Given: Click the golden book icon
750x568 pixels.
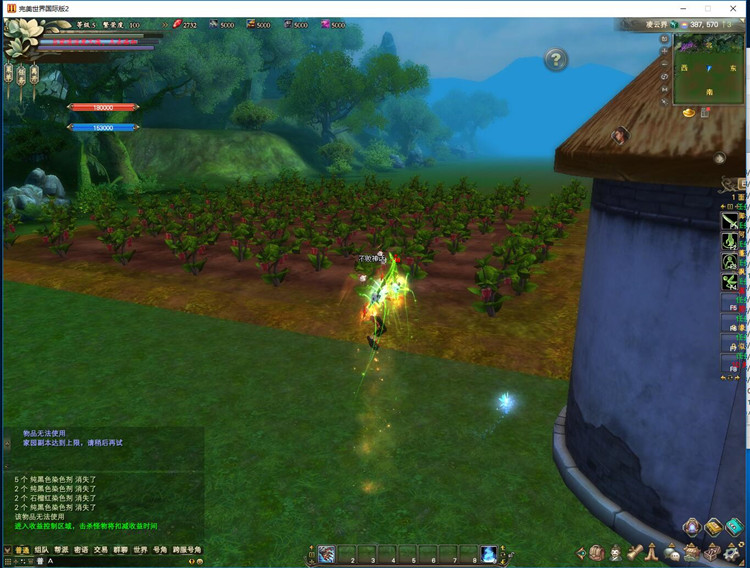Looking at the screenshot, I should [x=713, y=527].
